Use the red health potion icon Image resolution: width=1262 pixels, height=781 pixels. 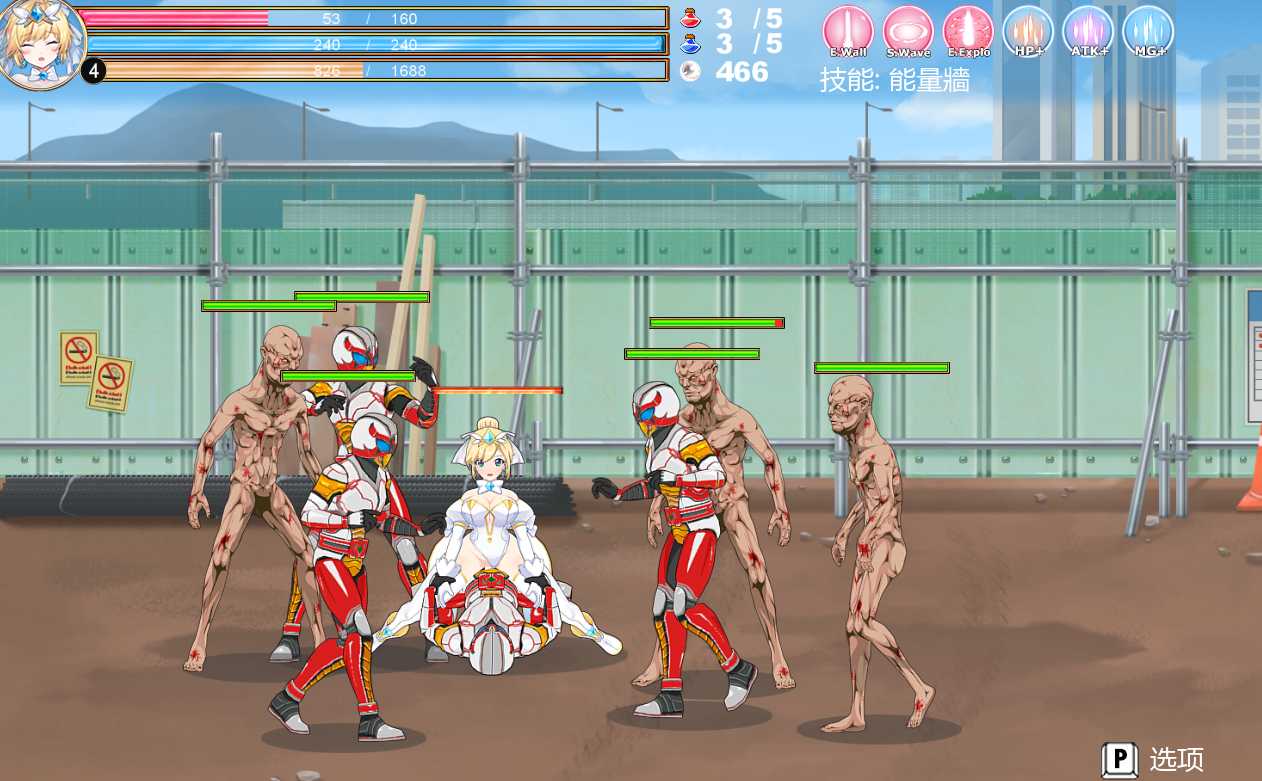click(689, 18)
